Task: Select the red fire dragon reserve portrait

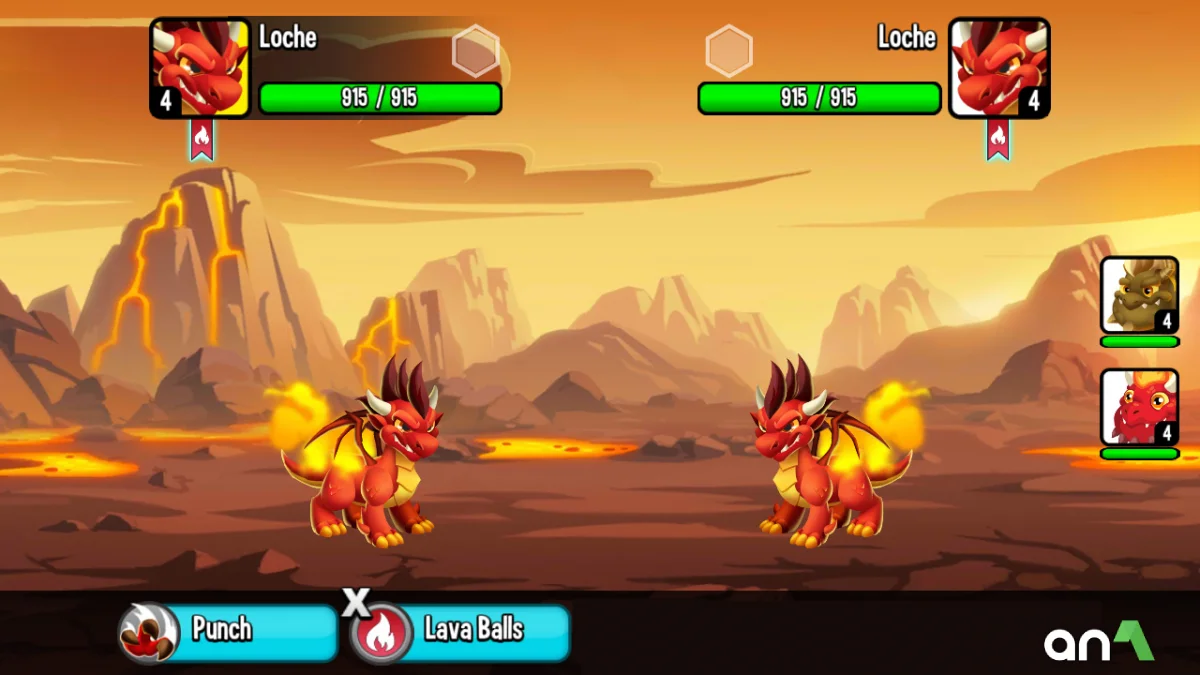Action: tap(1139, 407)
